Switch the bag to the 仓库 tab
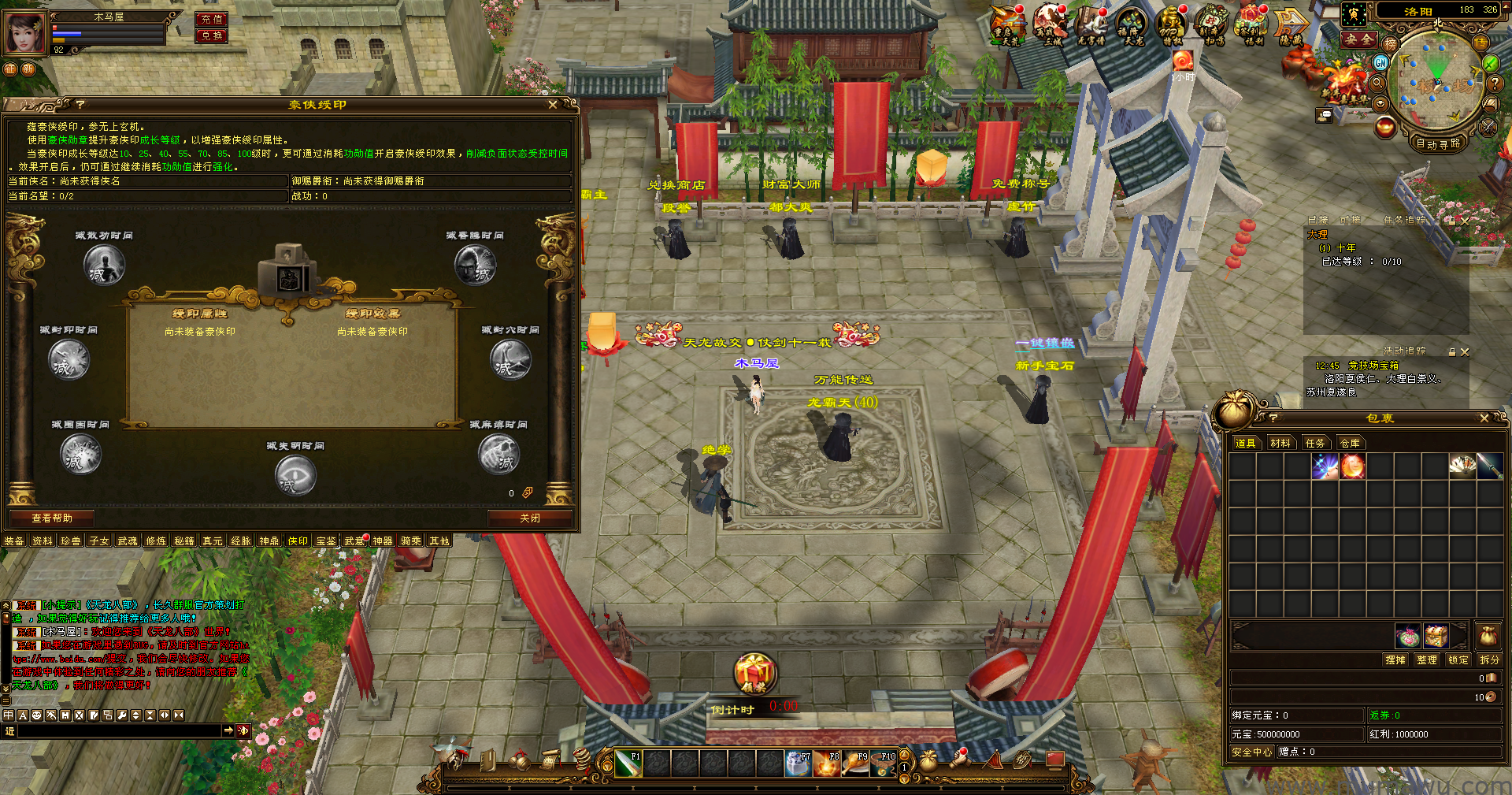Screen dimensions: 1512x795 [1350, 444]
